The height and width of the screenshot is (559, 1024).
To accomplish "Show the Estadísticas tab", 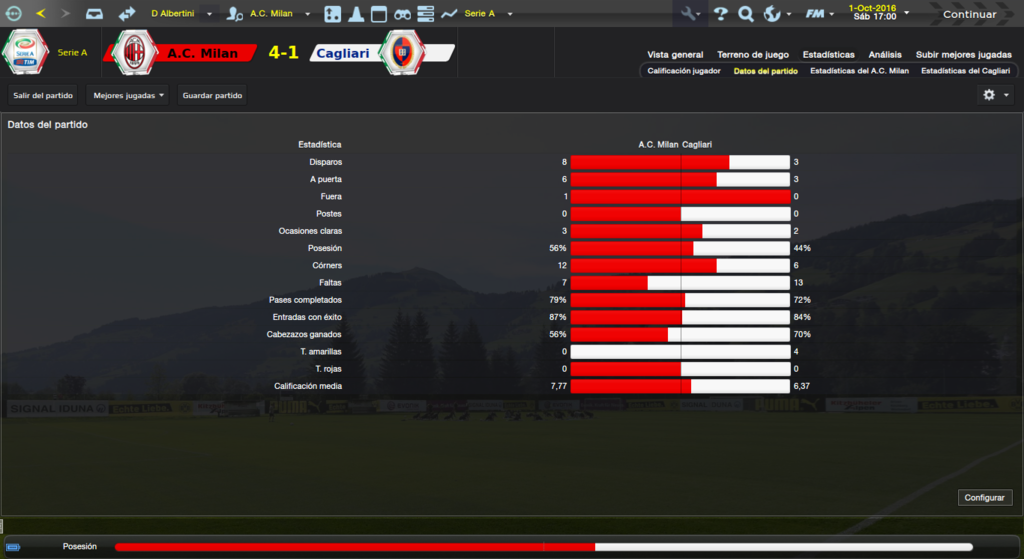I will [828, 54].
